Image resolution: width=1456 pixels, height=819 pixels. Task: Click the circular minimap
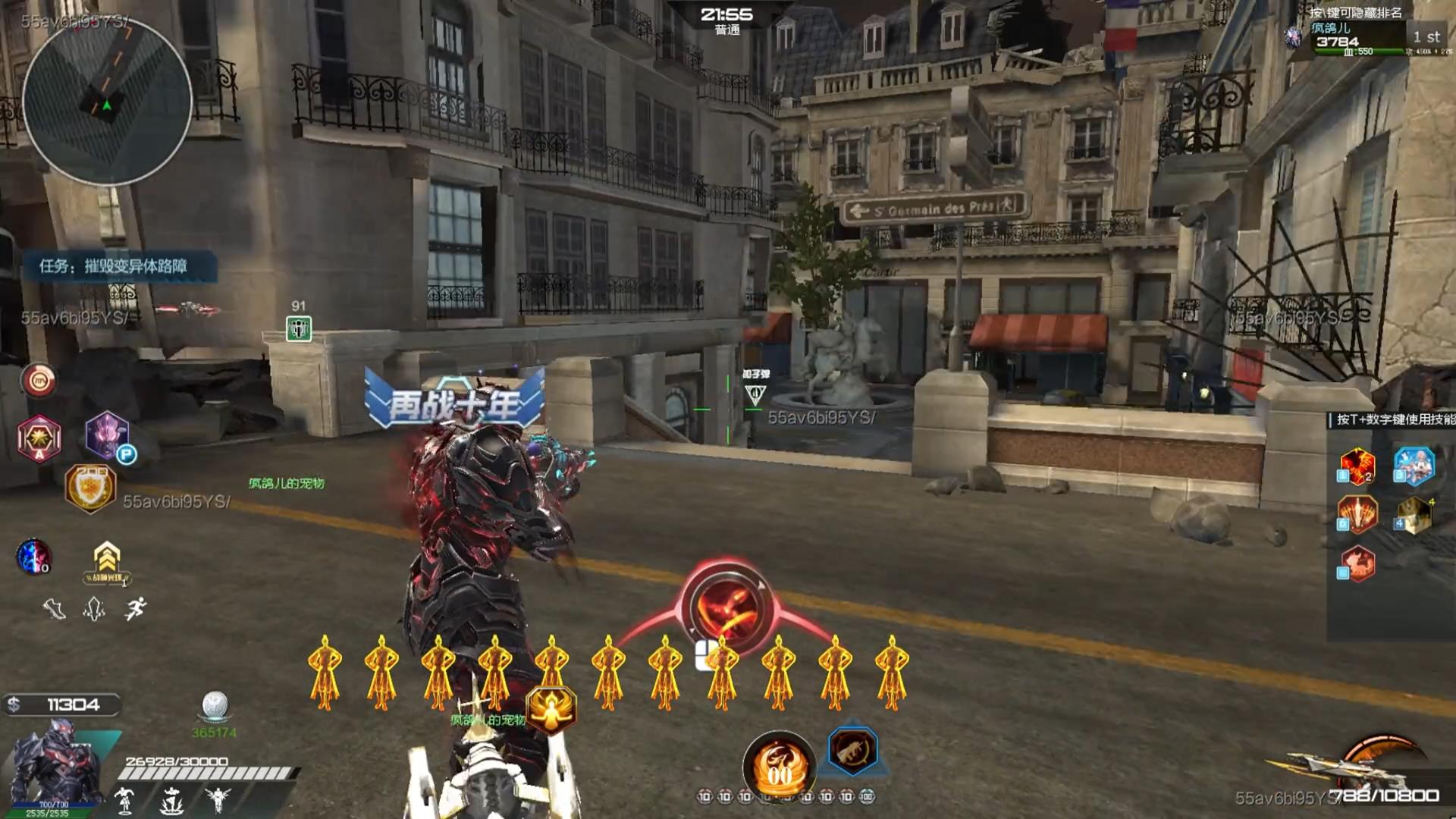107,102
